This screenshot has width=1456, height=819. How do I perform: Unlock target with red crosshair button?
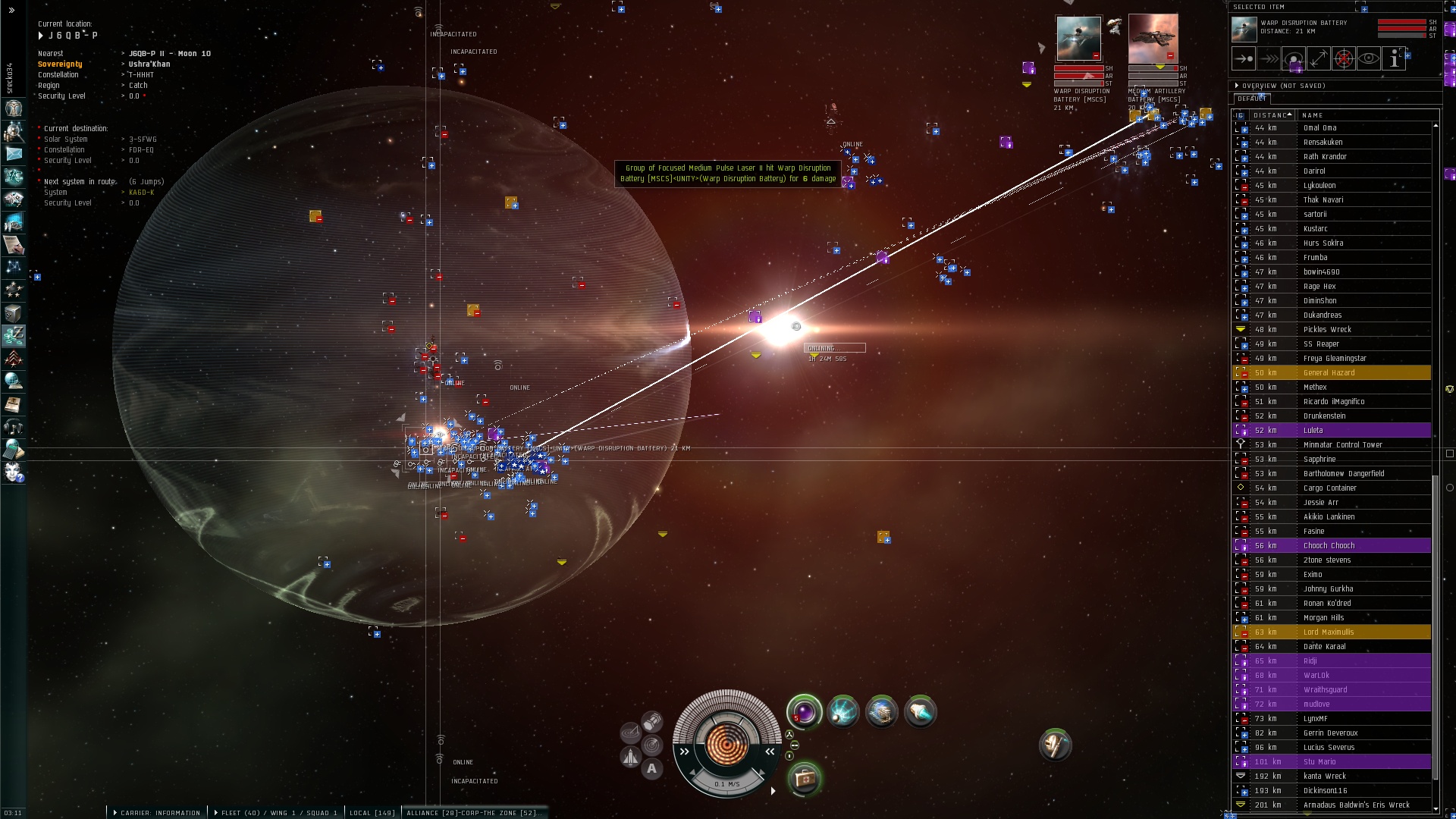(x=1344, y=58)
